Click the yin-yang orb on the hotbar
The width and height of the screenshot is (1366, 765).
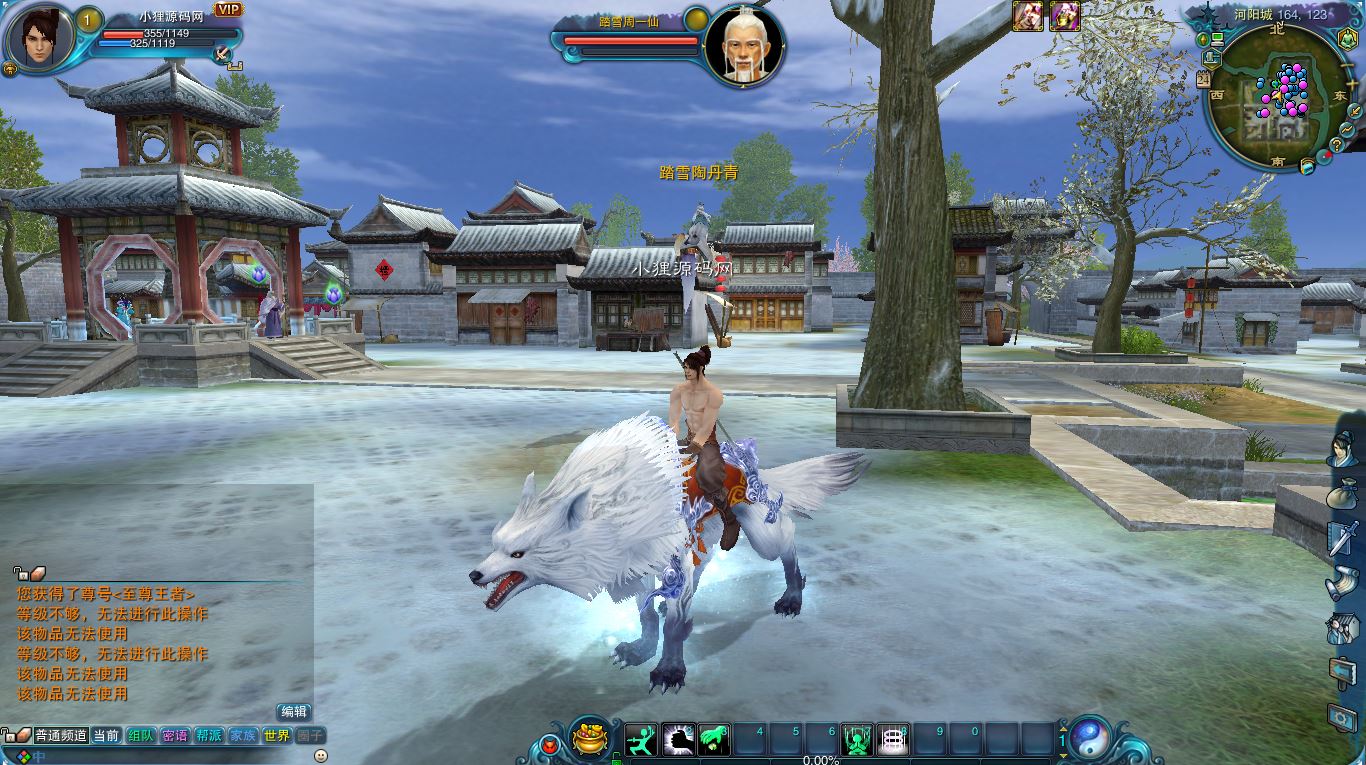pyautogui.click(x=1088, y=739)
